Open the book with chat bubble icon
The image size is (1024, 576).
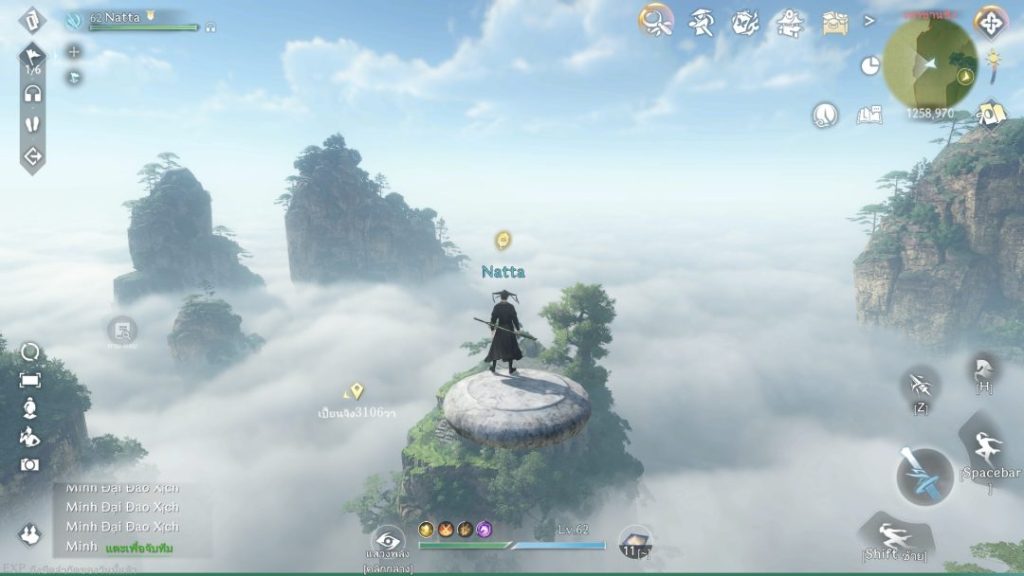869,115
